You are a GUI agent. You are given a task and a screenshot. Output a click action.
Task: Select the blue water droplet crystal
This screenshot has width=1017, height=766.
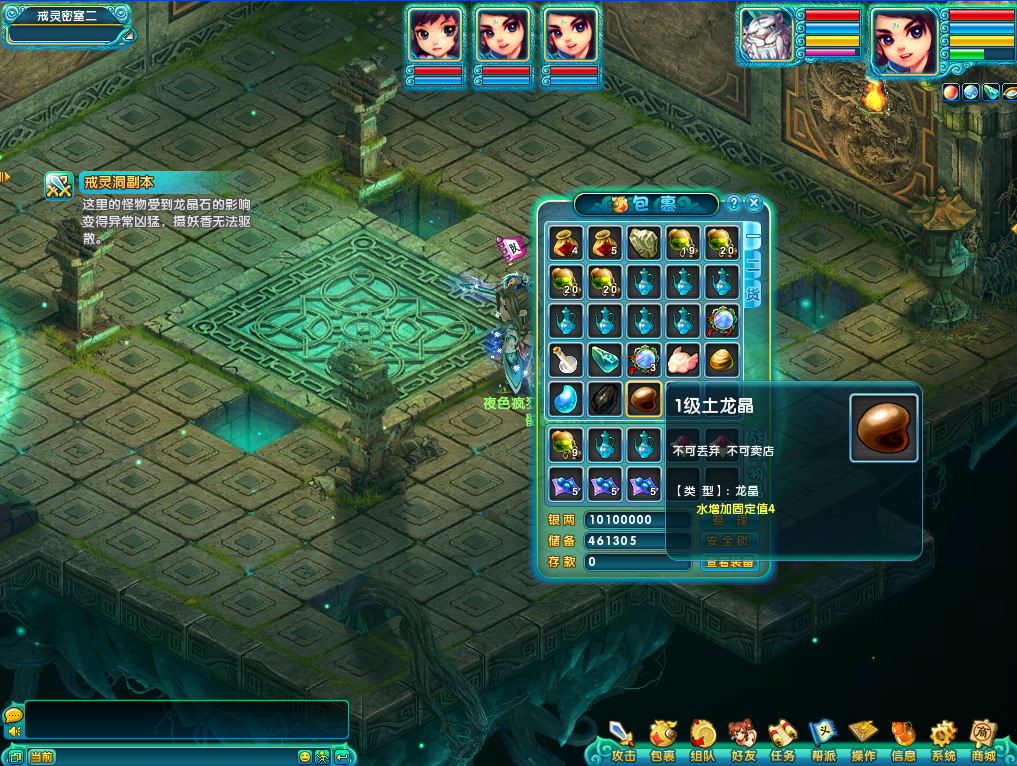(x=565, y=398)
